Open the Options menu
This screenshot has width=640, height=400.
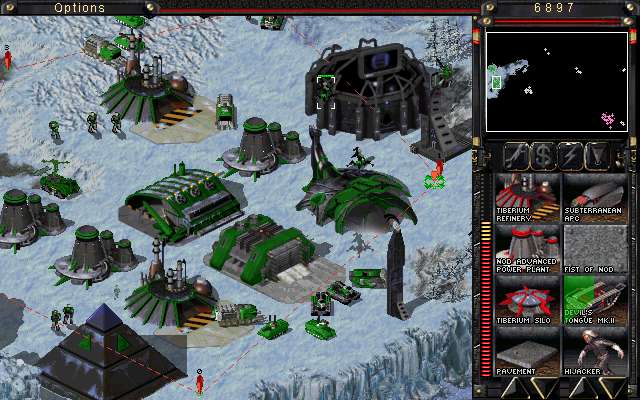pyautogui.click(x=80, y=8)
